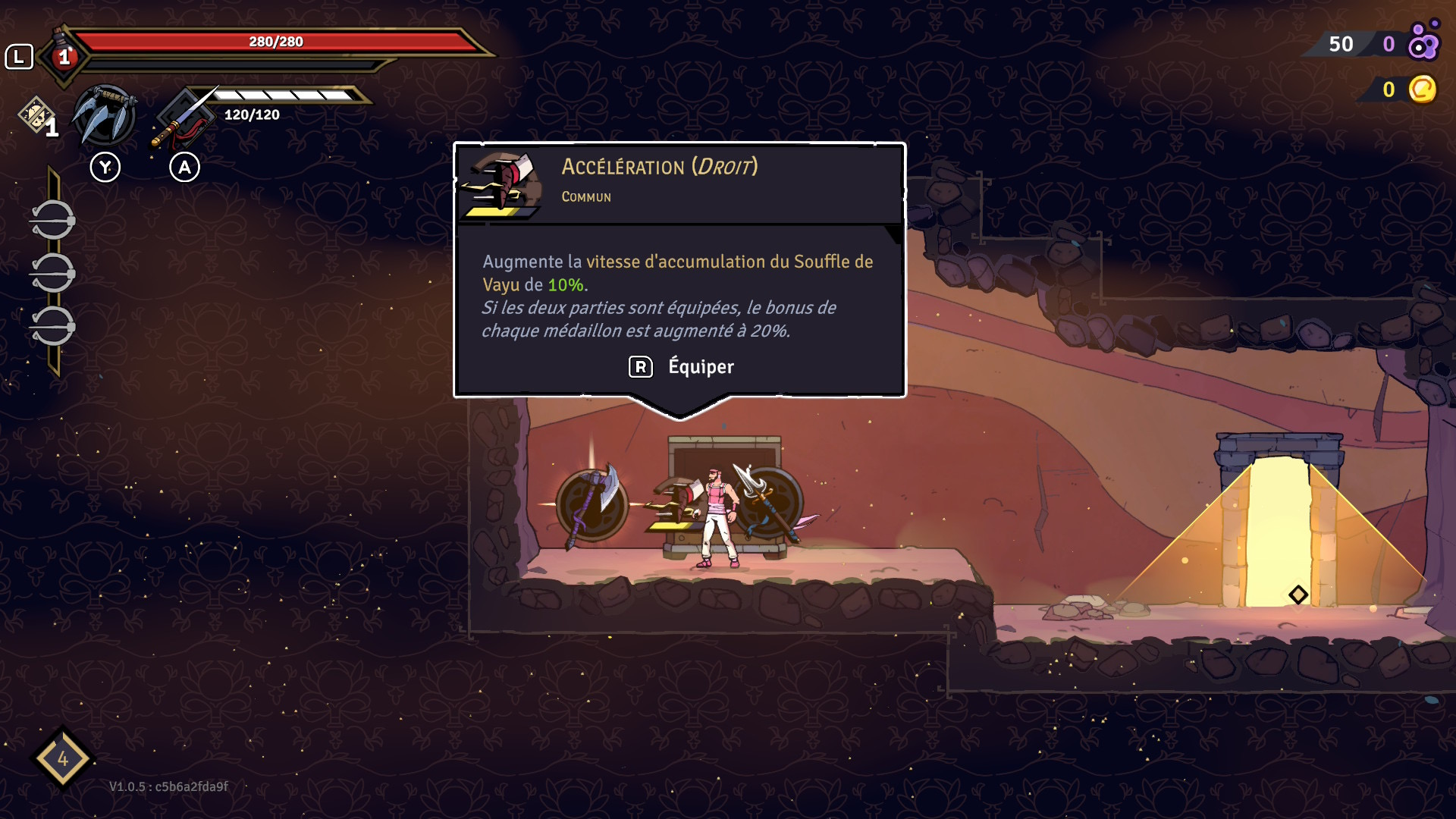Screen dimensions: 1456x819
Task: Open the diamond level indicator showing 4
Action: pyautogui.click(x=62, y=758)
